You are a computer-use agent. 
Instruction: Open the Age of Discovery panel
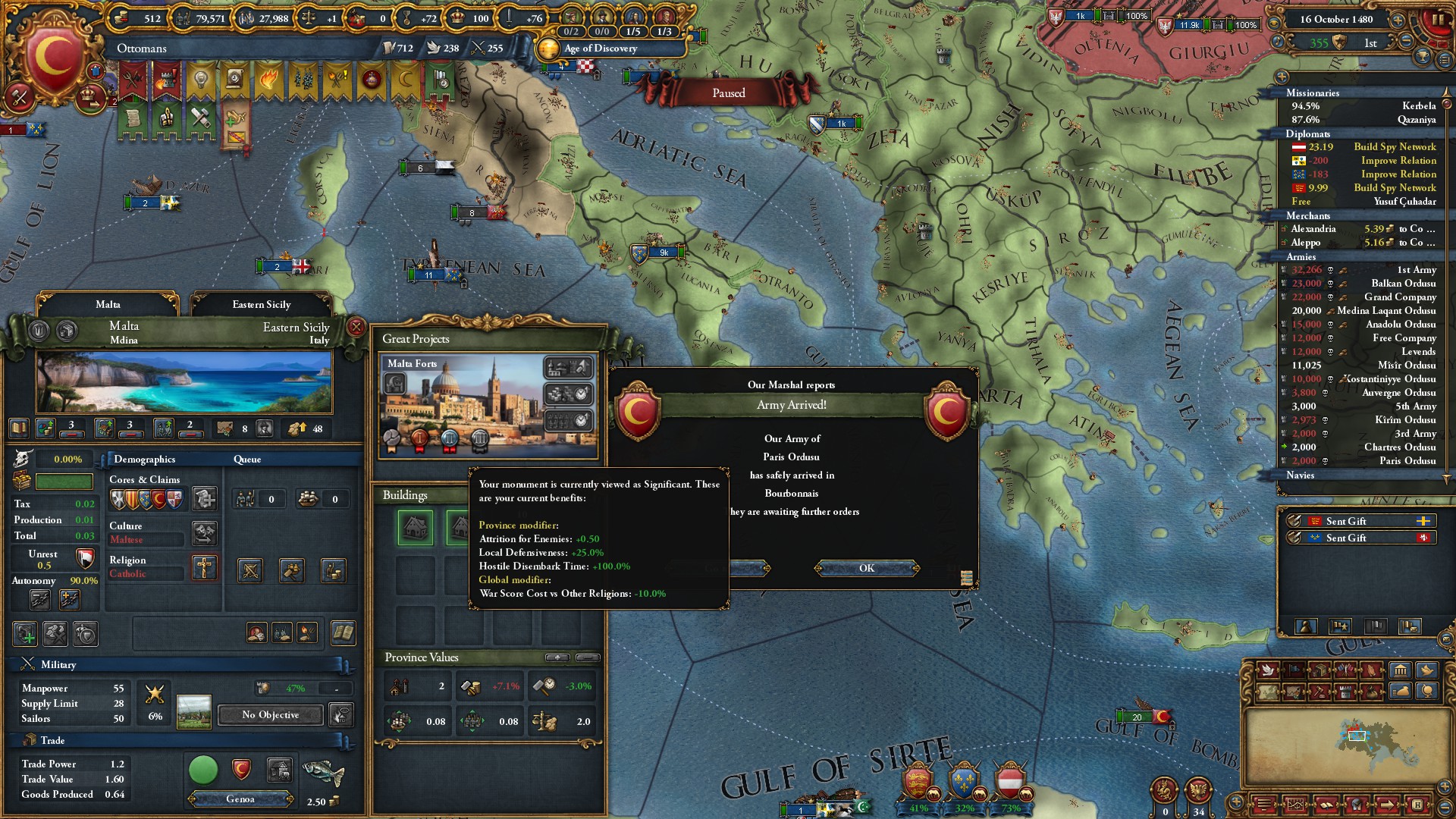pyautogui.click(x=600, y=49)
